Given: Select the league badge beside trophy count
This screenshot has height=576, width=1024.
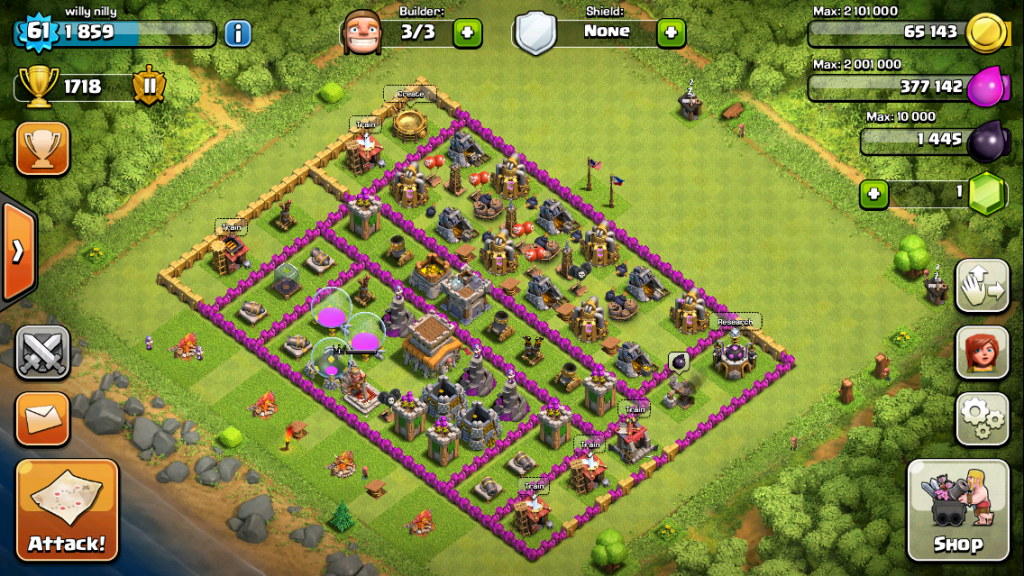Looking at the screenshot, I should 148,86.
